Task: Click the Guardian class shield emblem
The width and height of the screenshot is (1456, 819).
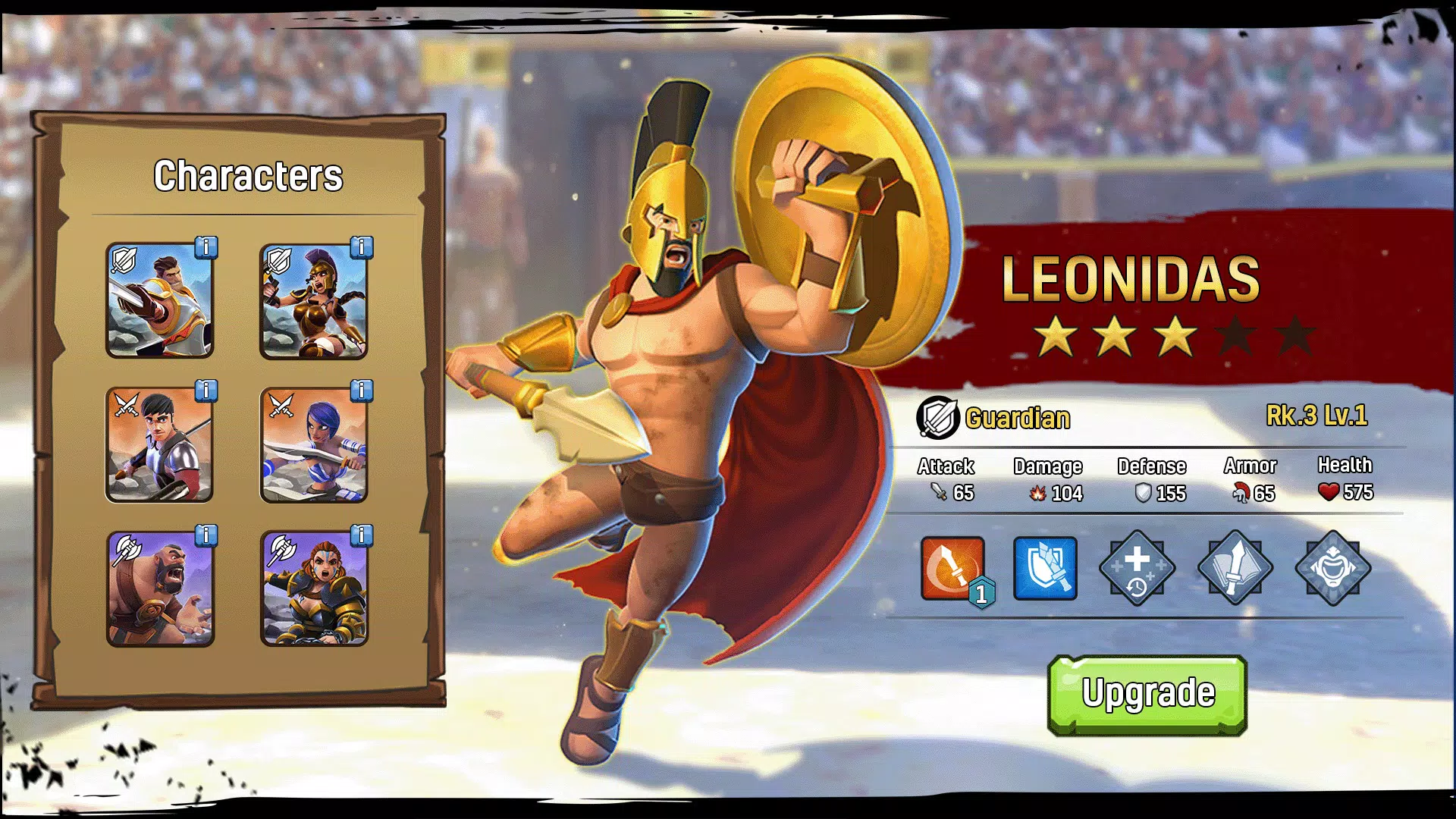Action: pos(937,418)
